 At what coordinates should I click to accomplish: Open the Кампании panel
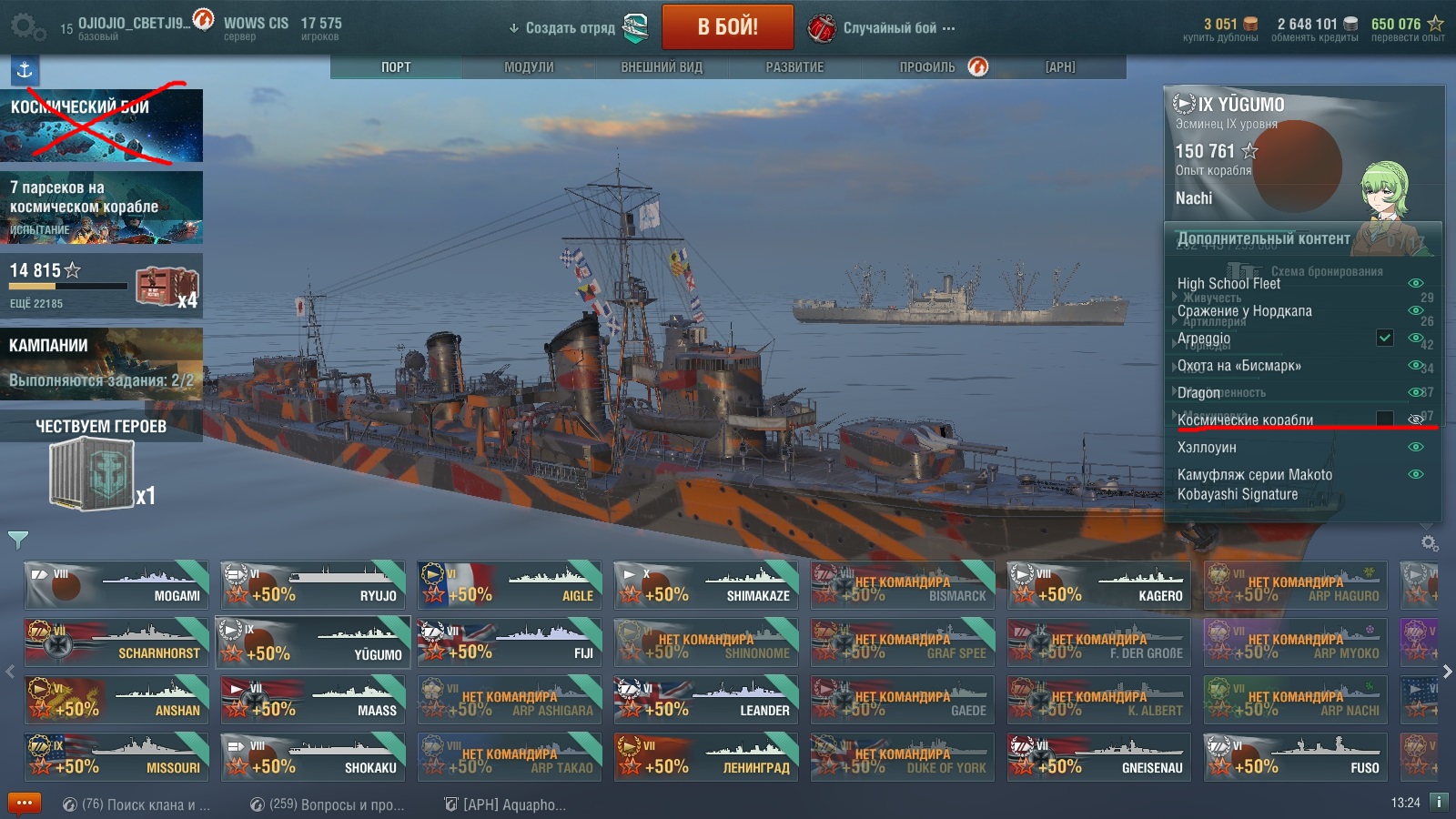coord(101,363)
